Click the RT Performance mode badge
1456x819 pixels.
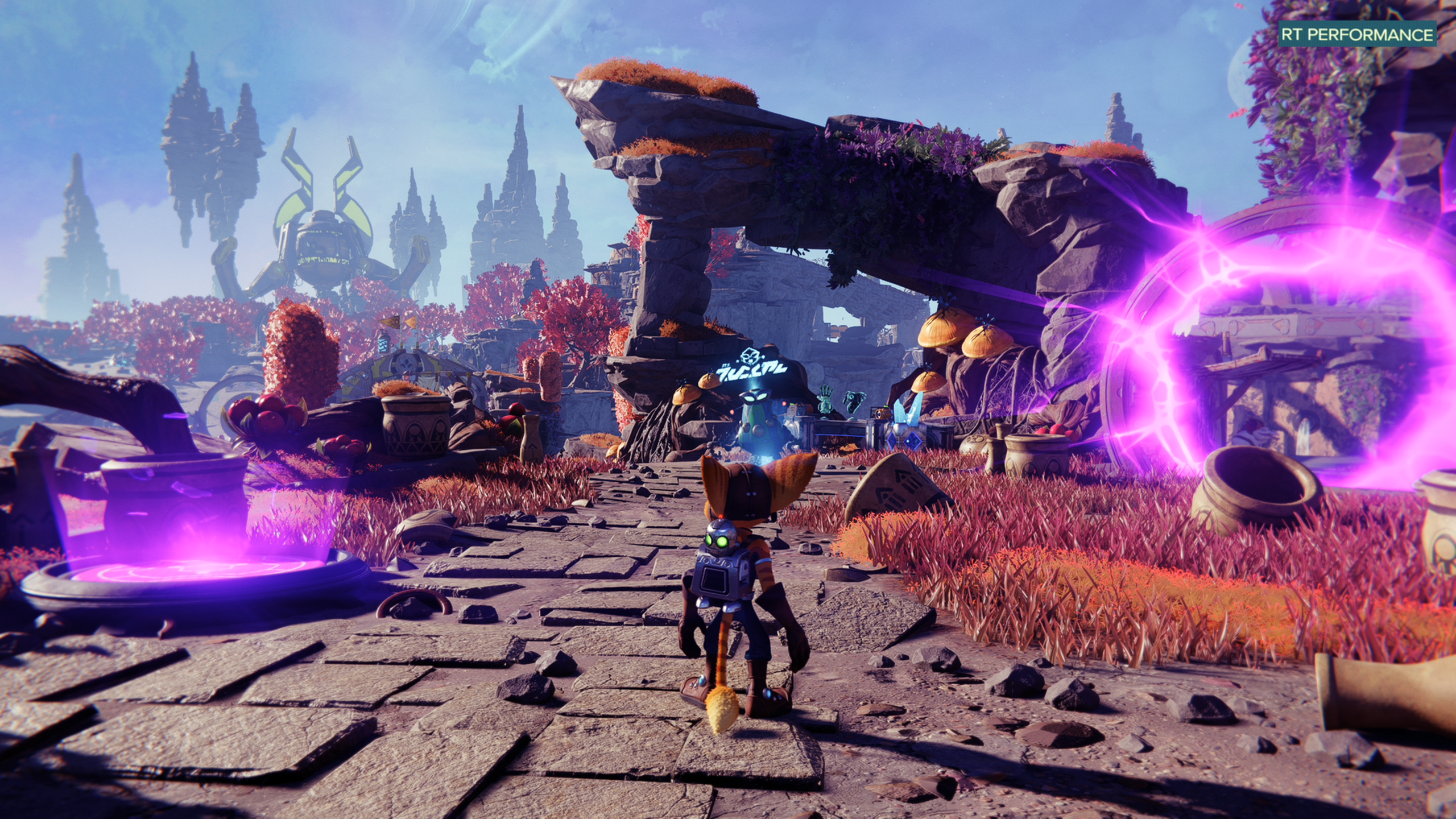pyautogui.click(x=1356, y=35)
